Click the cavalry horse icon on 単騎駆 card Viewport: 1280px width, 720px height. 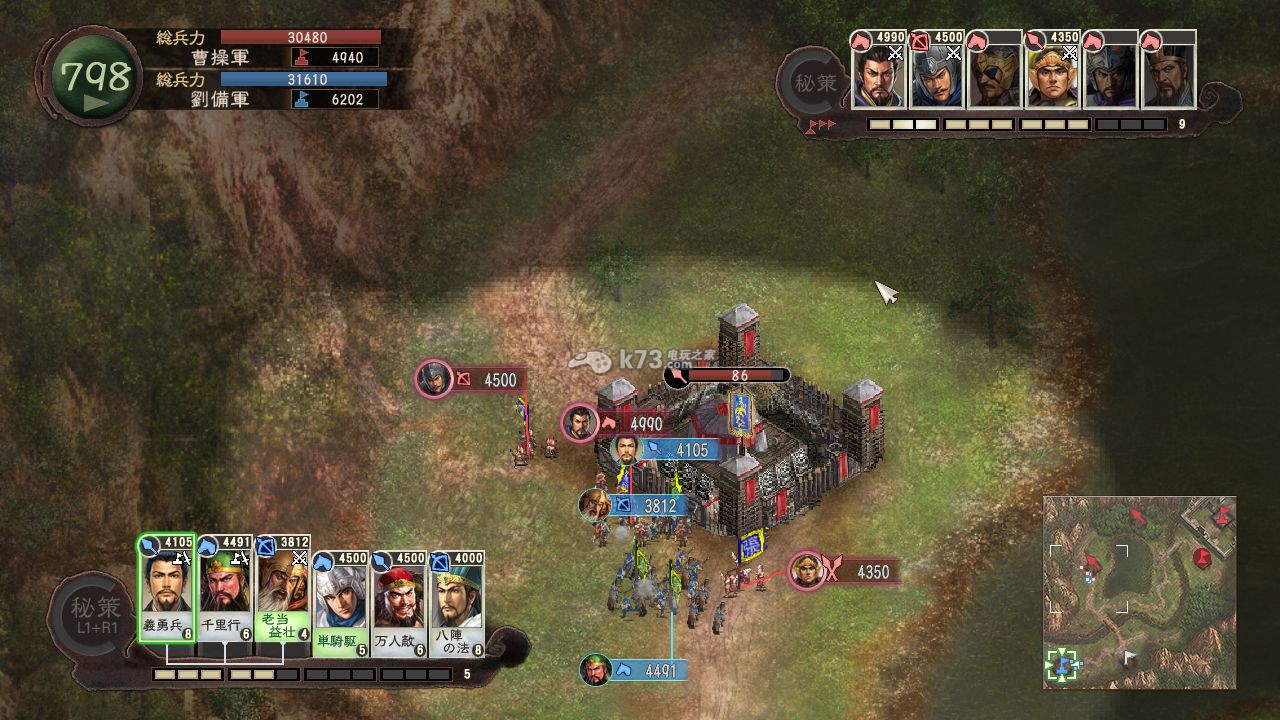321,558
